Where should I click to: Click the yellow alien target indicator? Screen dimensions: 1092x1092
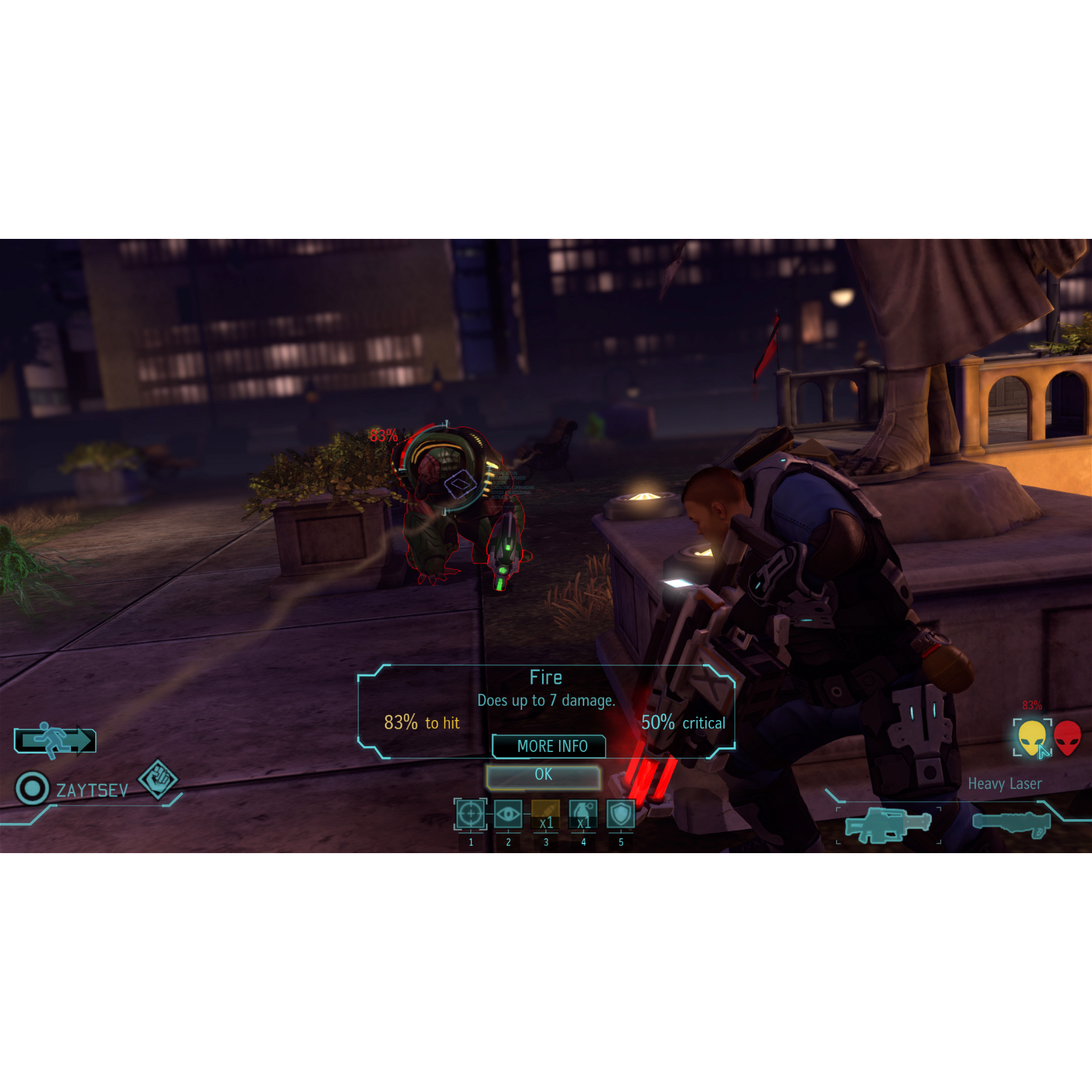pyautogui.click(x=1031, y=737)
